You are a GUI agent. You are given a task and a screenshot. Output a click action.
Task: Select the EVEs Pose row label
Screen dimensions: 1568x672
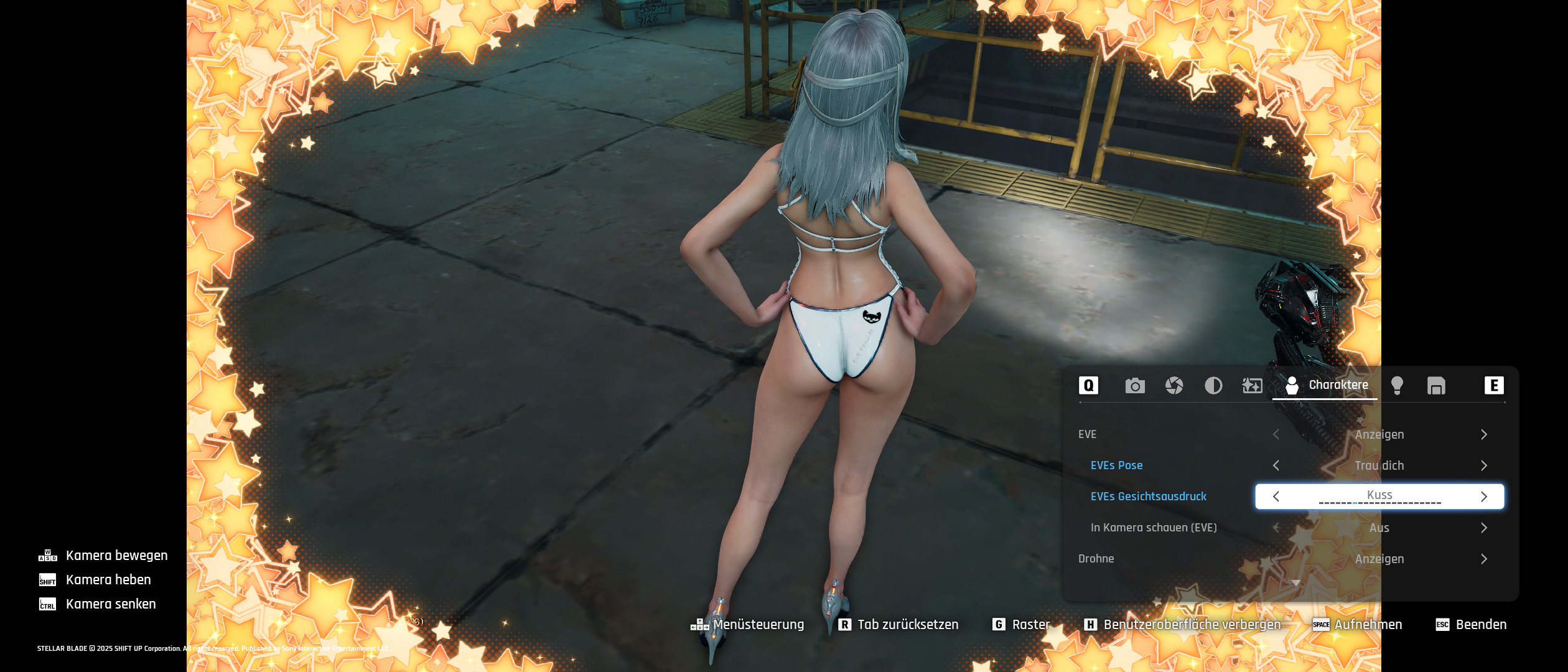[1116, 465]
